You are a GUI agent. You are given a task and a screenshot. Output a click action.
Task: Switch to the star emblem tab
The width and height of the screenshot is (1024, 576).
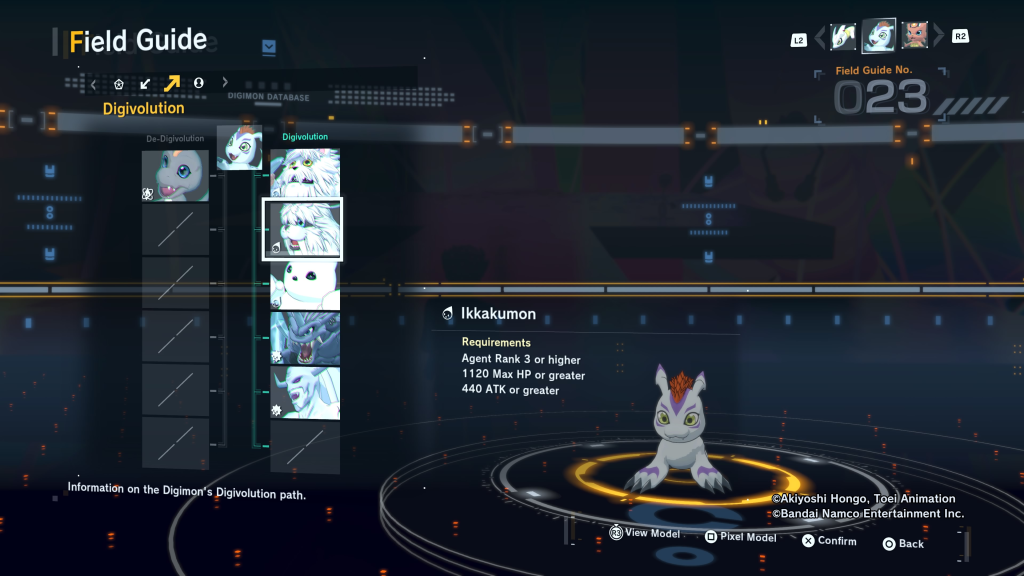(119, 83)
